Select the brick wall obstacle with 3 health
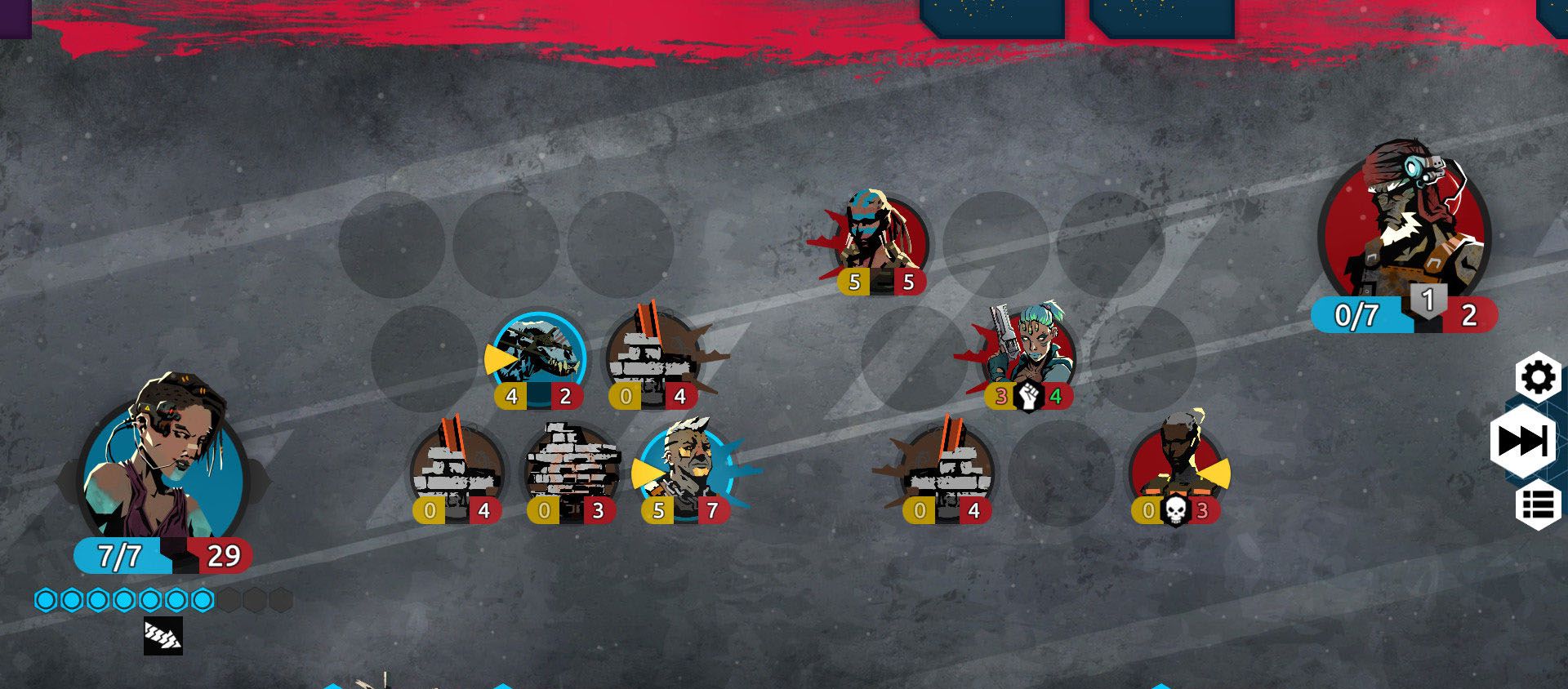1568x689 pixels. (572, 469)
